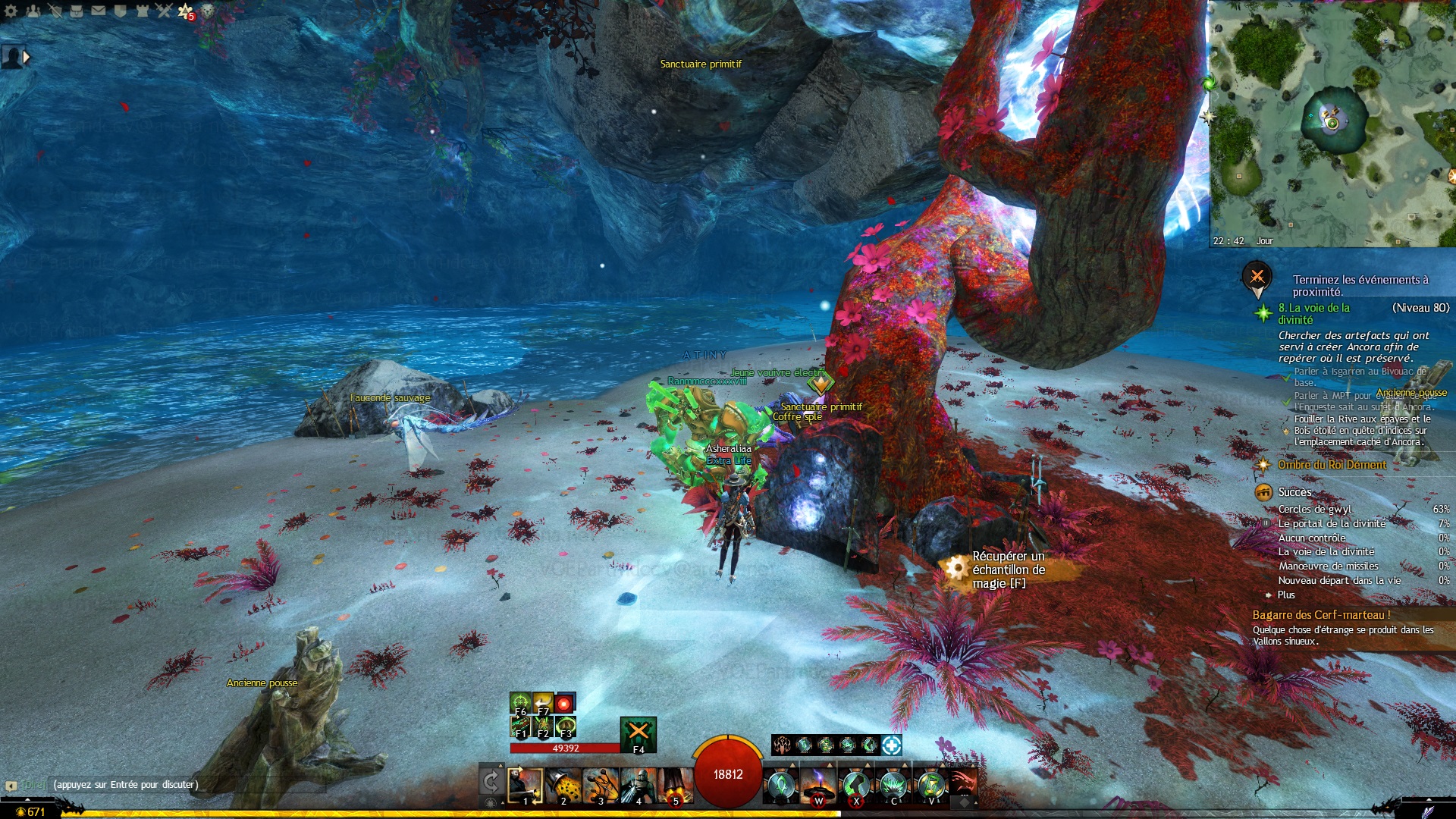
Task: Expand the party portrait arrow
Action: (x=27, y=57)
